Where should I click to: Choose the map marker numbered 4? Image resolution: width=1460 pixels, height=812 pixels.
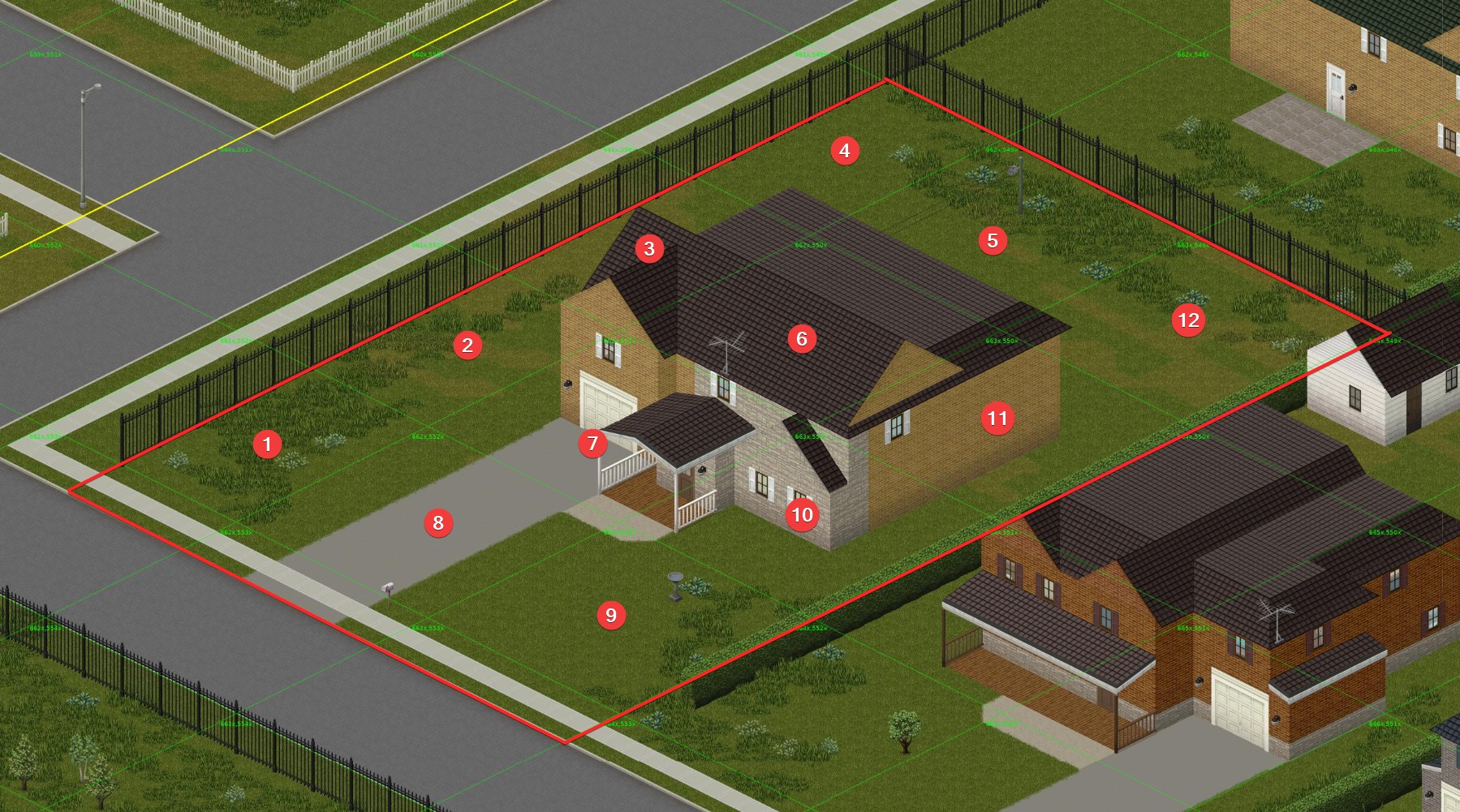click(x=844, y=150)
